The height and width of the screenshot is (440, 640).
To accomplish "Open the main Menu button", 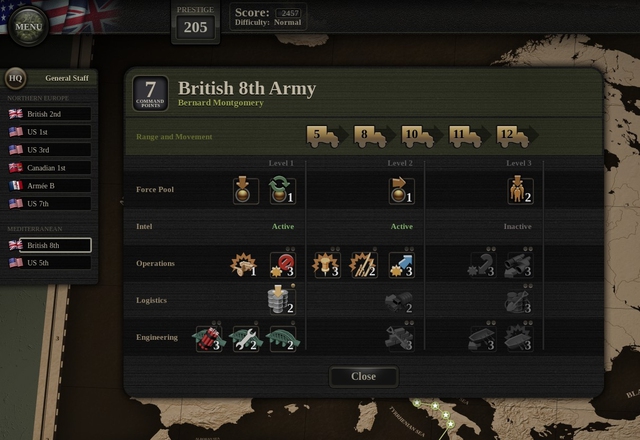I will [30, 25].
